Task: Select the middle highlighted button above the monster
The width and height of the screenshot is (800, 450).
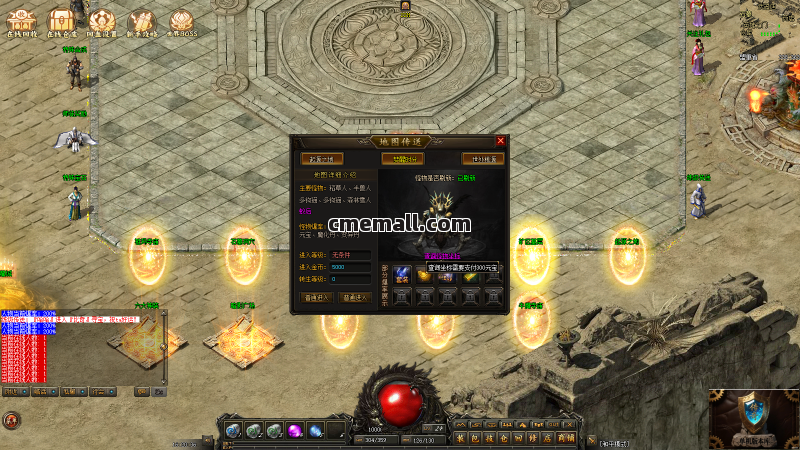Action: click(x=401, y=158)
